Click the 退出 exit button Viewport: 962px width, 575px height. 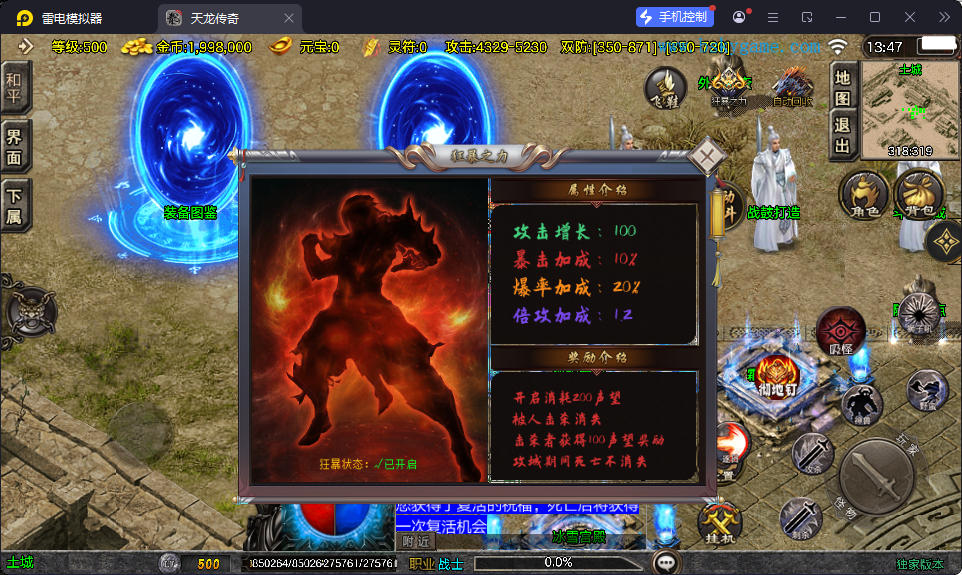coord(843,136)
